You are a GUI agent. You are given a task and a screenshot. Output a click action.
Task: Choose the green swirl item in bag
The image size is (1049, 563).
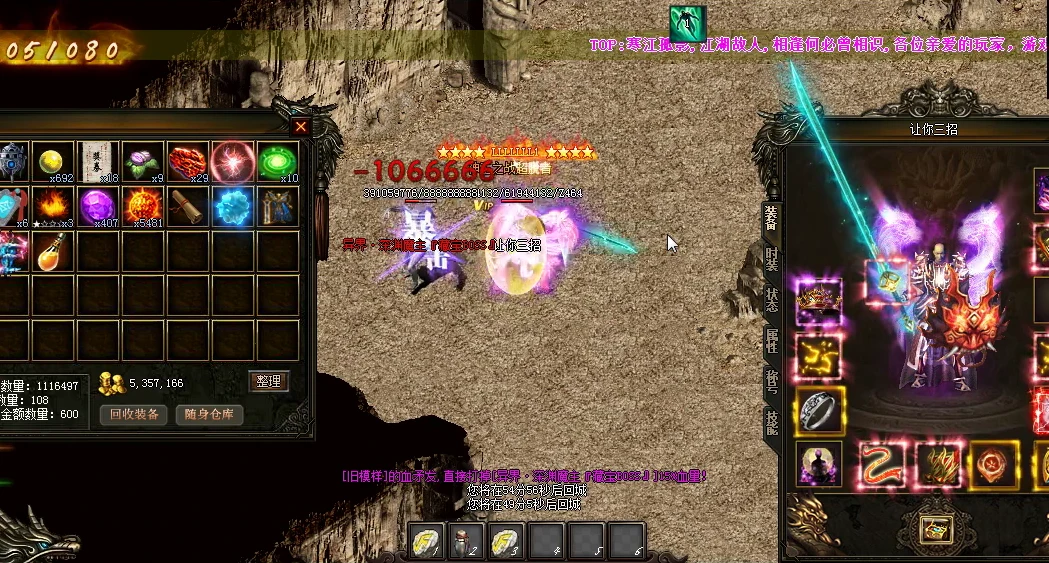point(277,162)
